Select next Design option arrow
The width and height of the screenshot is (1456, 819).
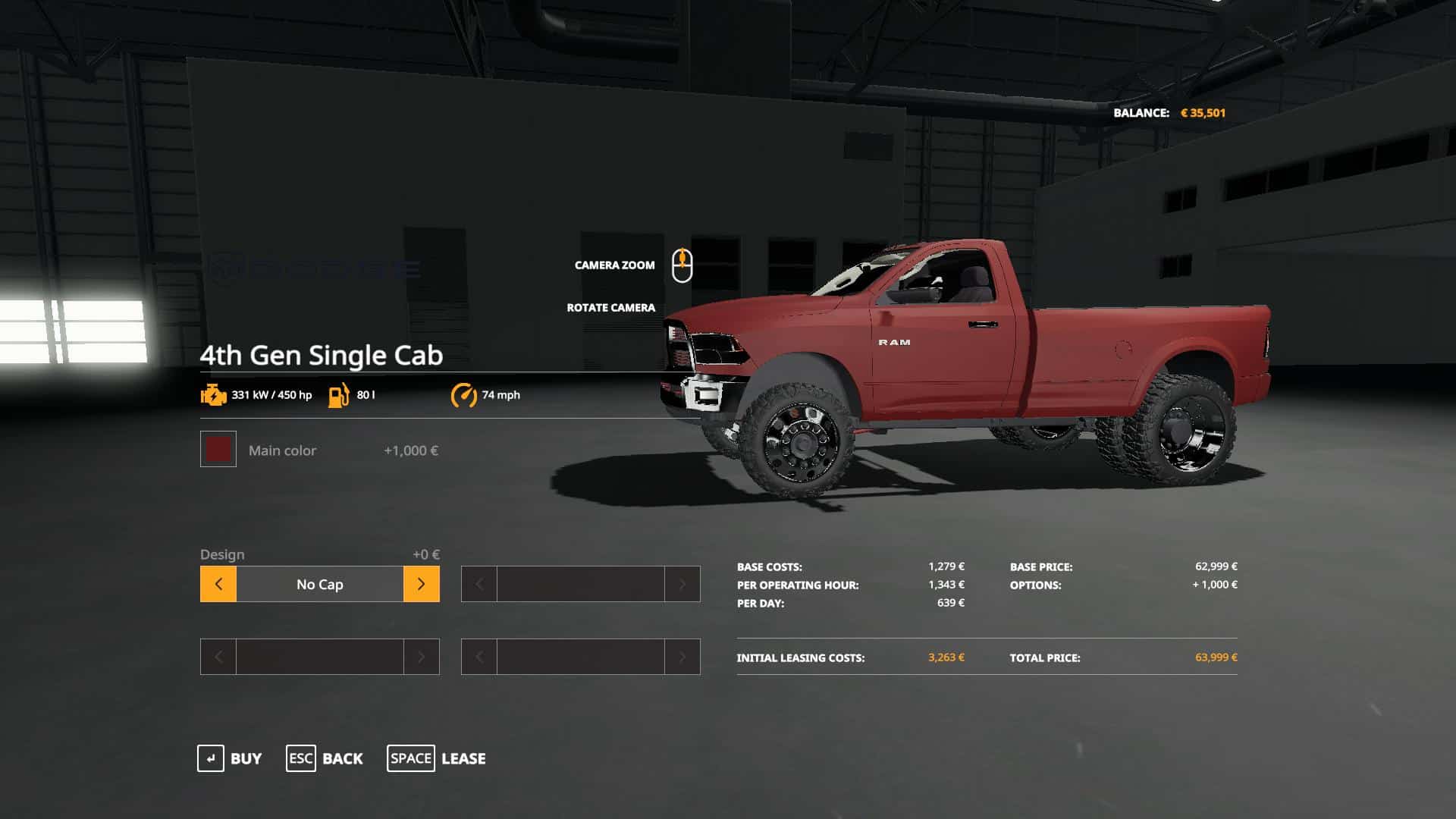click(x=421, y=584)
